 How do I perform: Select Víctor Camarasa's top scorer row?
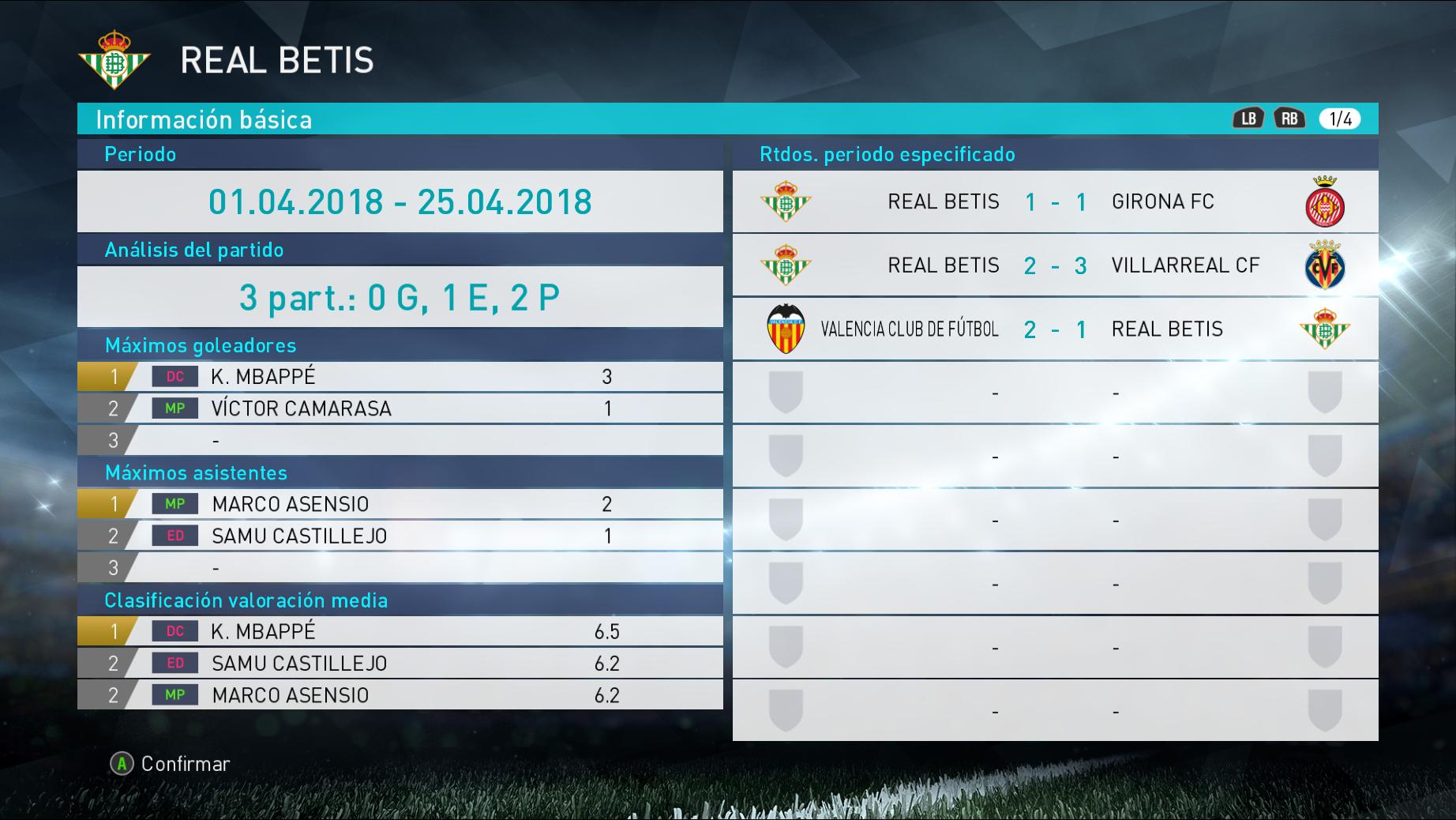point(400,408)
